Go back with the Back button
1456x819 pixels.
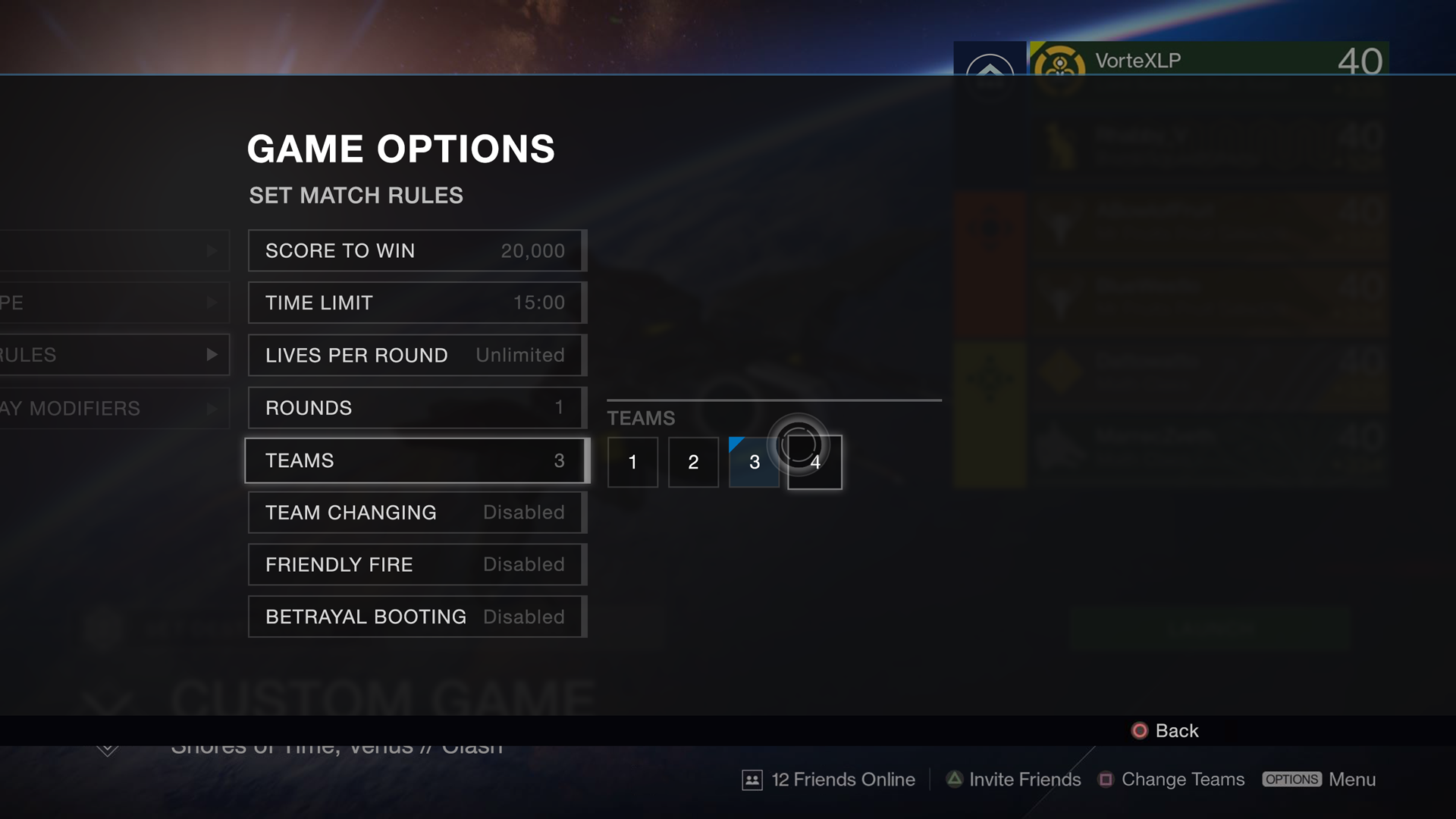click(x=1166, y=730)
